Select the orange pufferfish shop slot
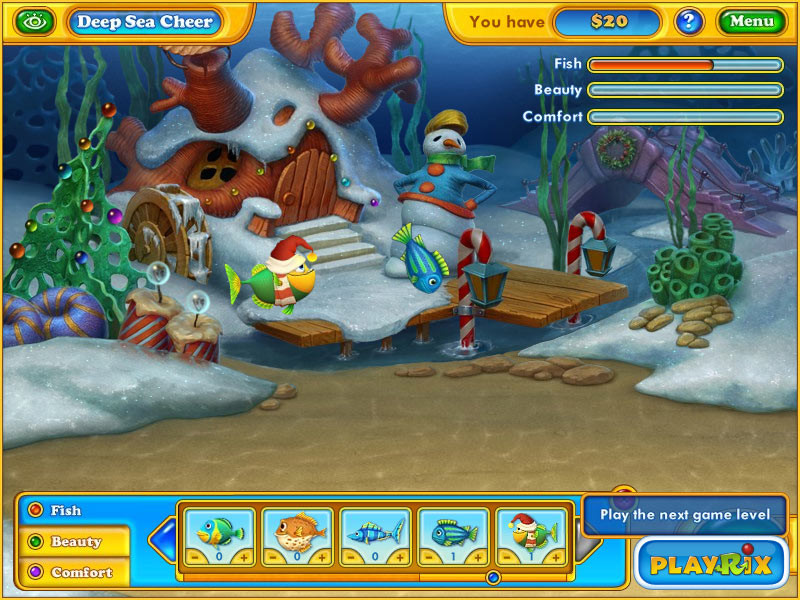 (295, 530)
